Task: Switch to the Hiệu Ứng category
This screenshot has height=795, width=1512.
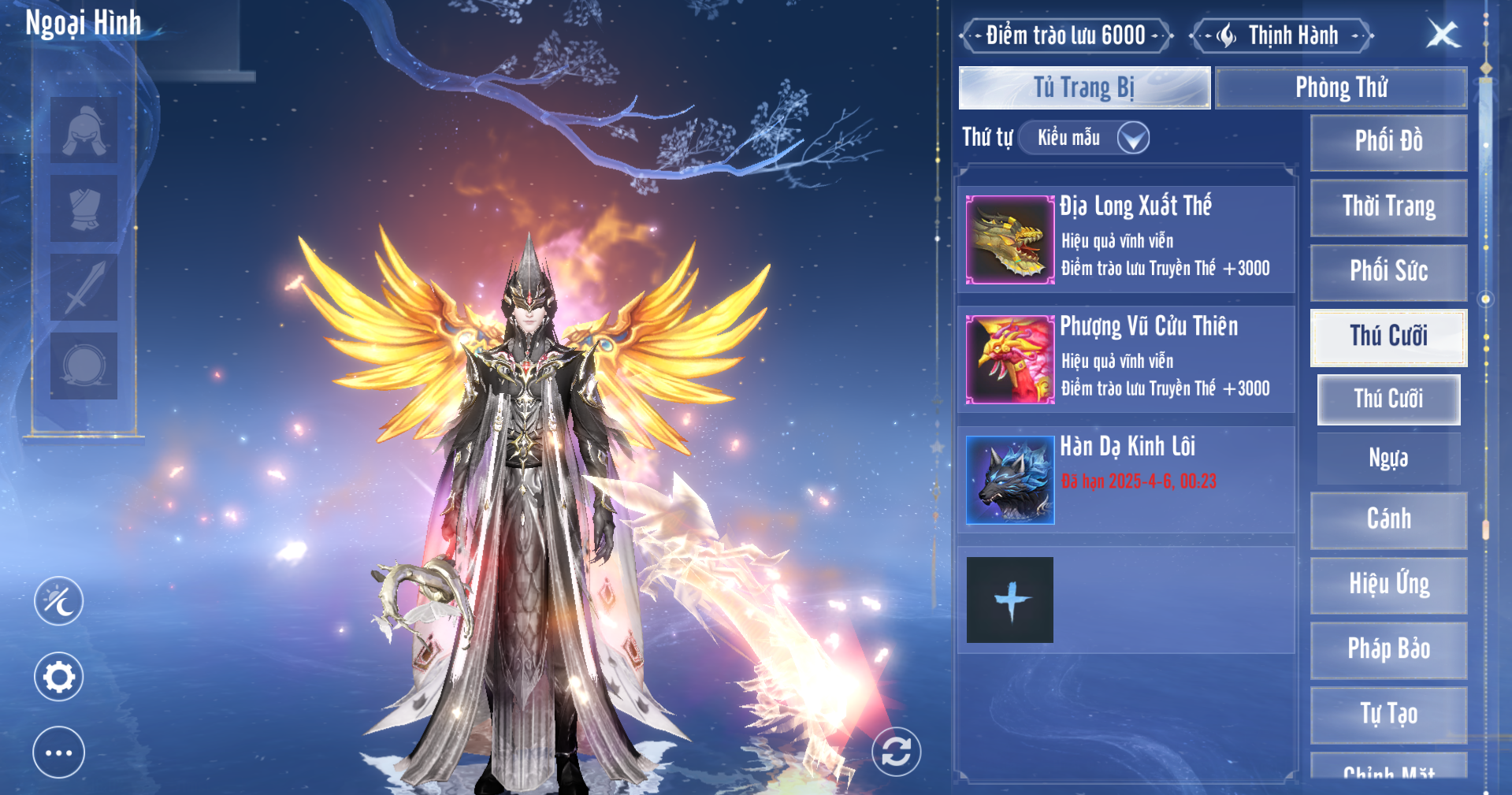Action: click(x=1388, y=585)
